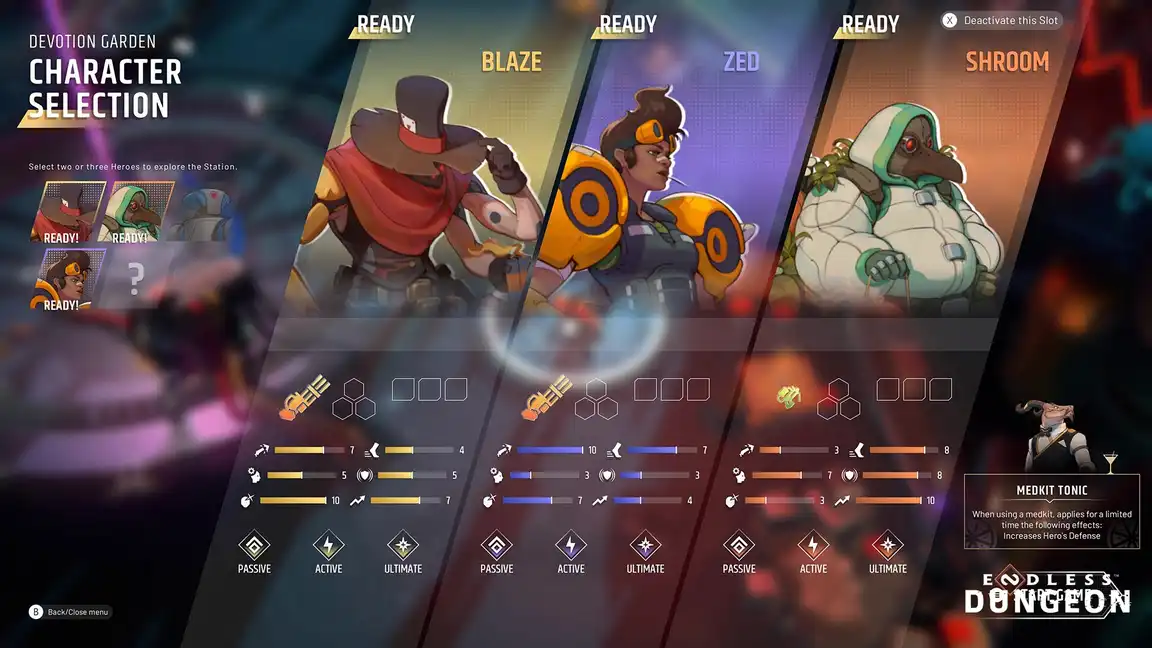Inspect Shroom's green starting weapon icon
Viewport: 1152px width, 648px height.
pos(791,396)
